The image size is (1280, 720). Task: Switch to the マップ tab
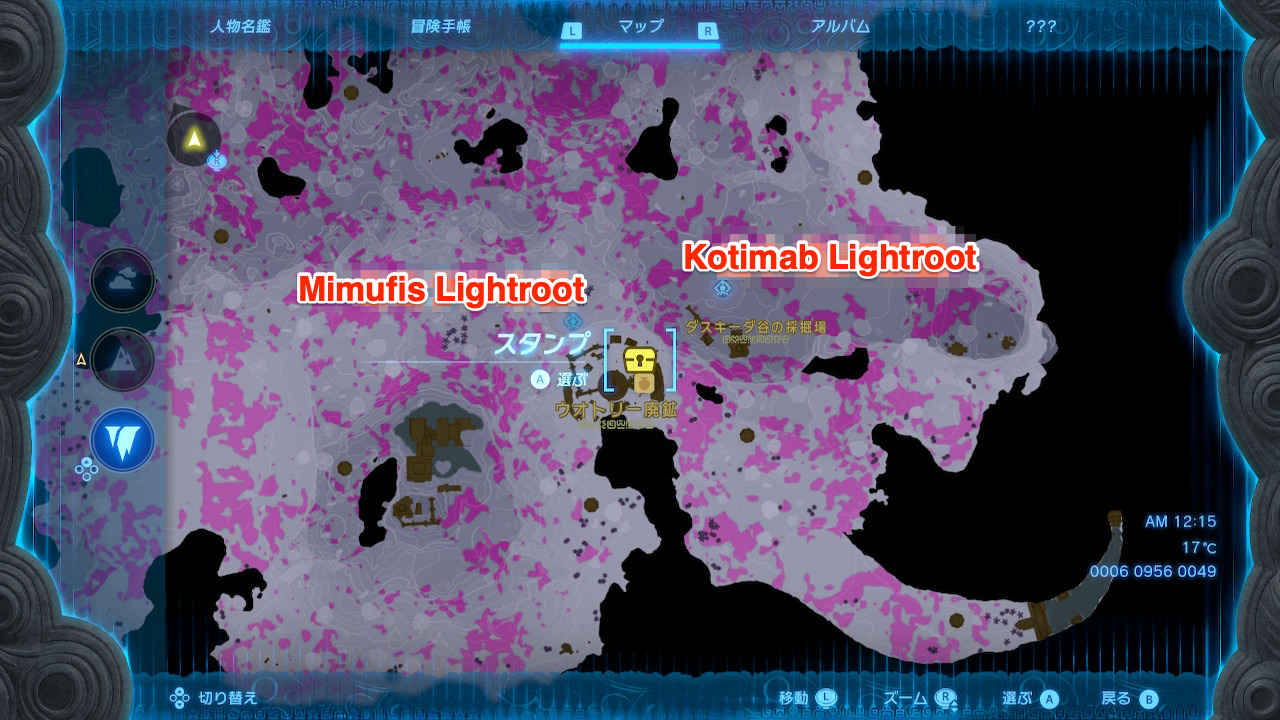(641, 27)
